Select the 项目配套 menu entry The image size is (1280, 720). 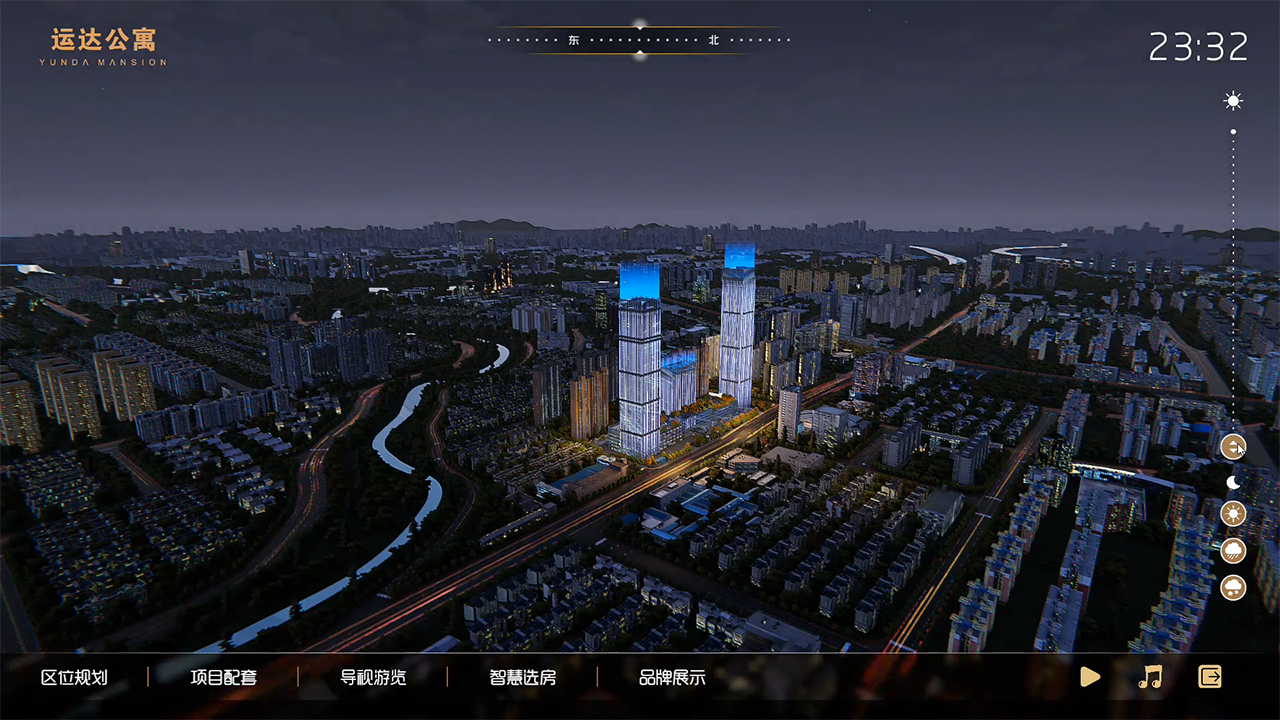[x=224, y=677]
